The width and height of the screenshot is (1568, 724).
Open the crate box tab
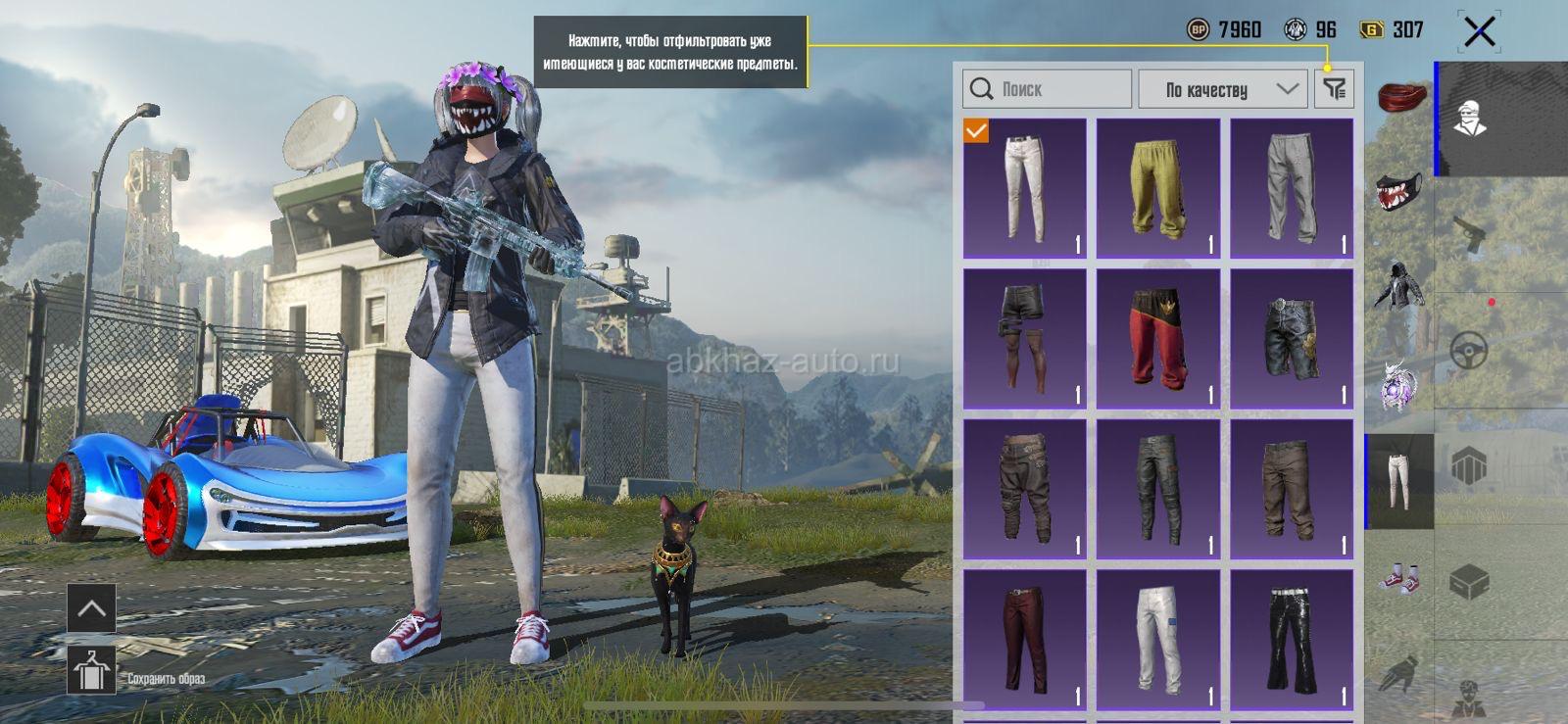tap(1469, 582)
